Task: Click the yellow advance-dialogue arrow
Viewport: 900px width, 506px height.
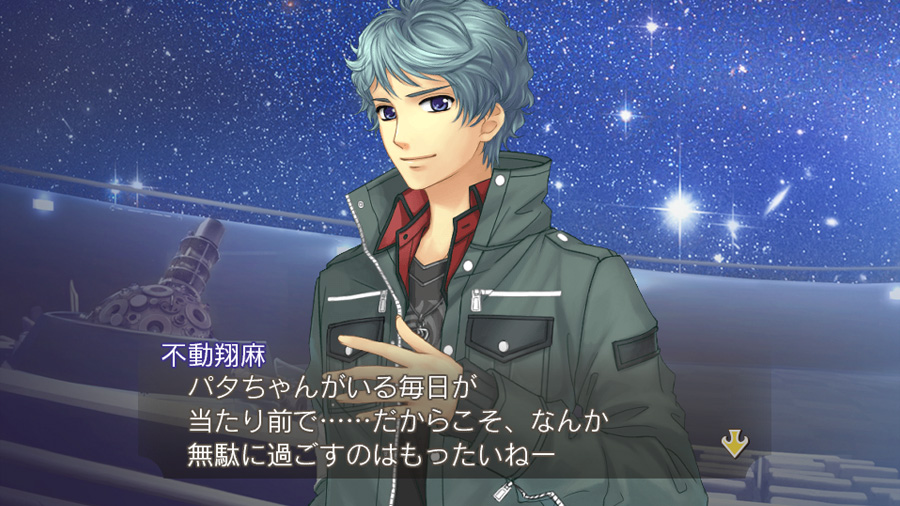Action: coord(734,444)
